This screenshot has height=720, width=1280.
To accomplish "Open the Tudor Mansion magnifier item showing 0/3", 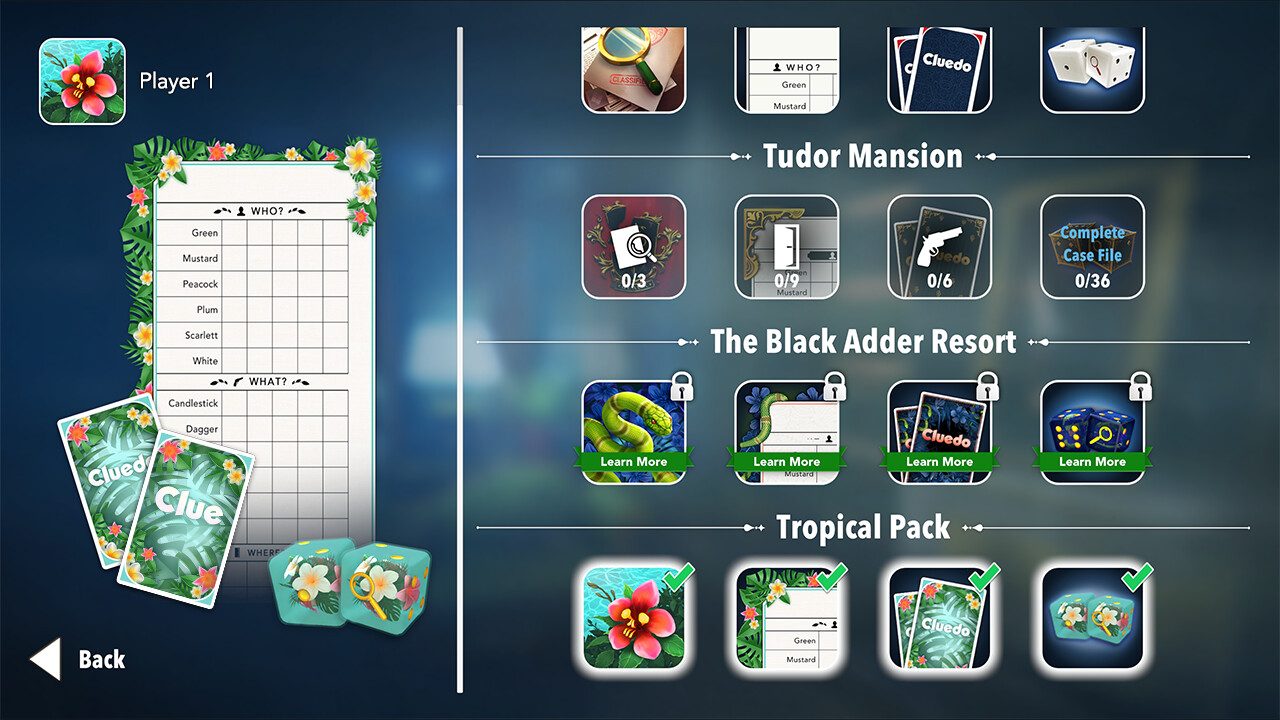I will pos(635,247).
